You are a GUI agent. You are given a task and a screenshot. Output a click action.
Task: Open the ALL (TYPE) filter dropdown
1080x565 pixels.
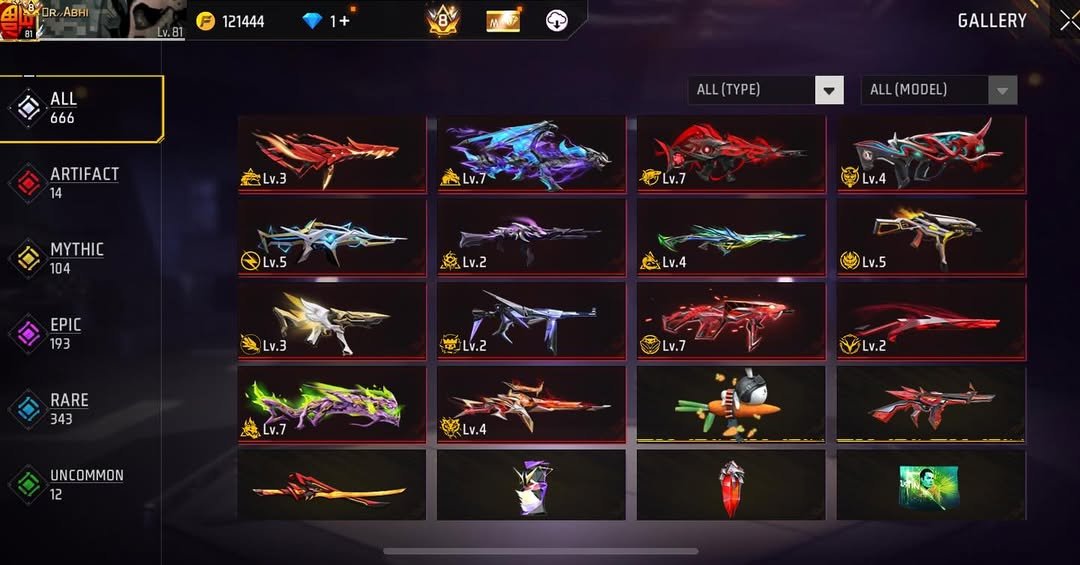coord(766,90)
